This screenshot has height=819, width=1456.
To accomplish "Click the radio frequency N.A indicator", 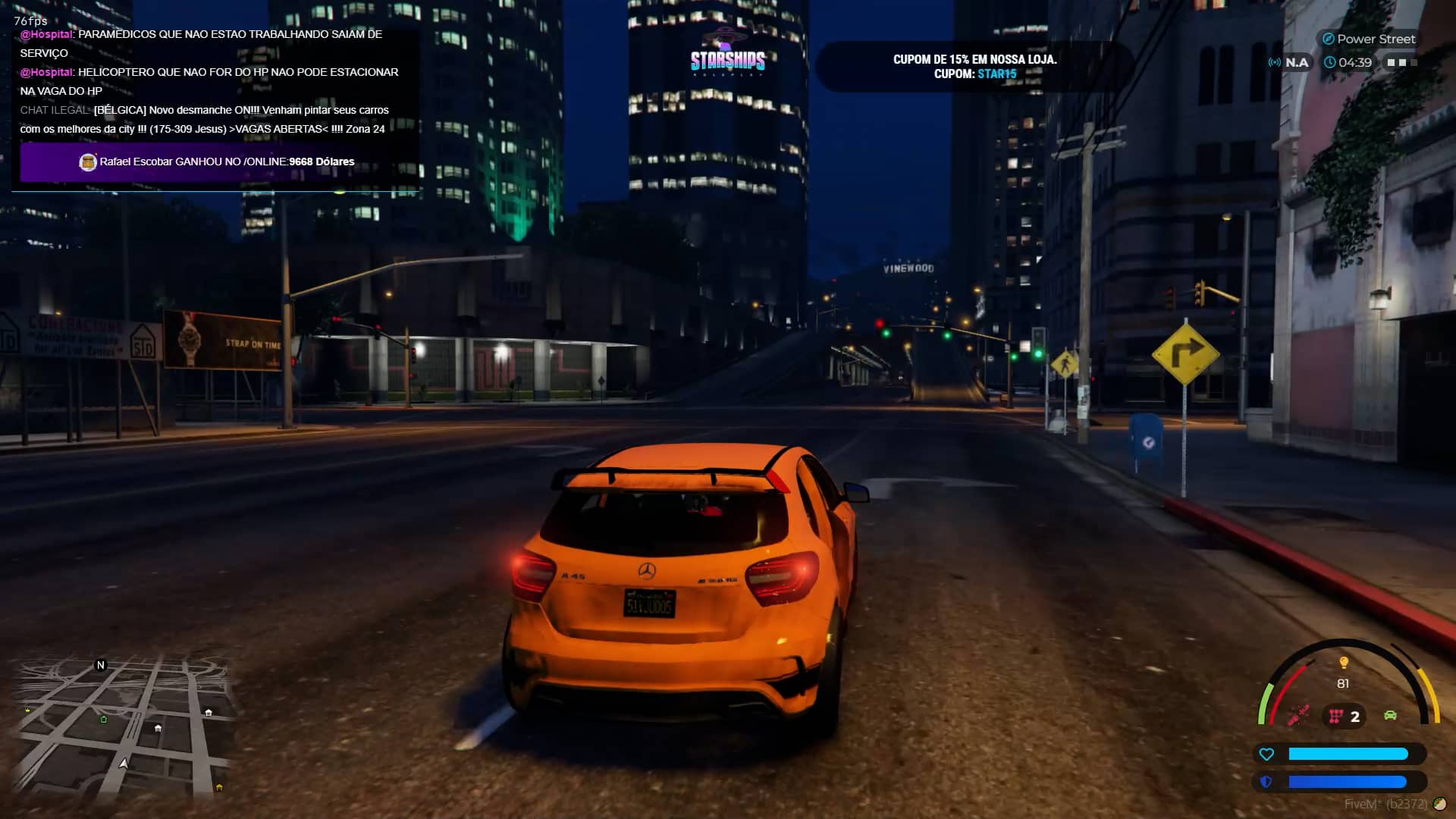I will [x=1288, y=62].
